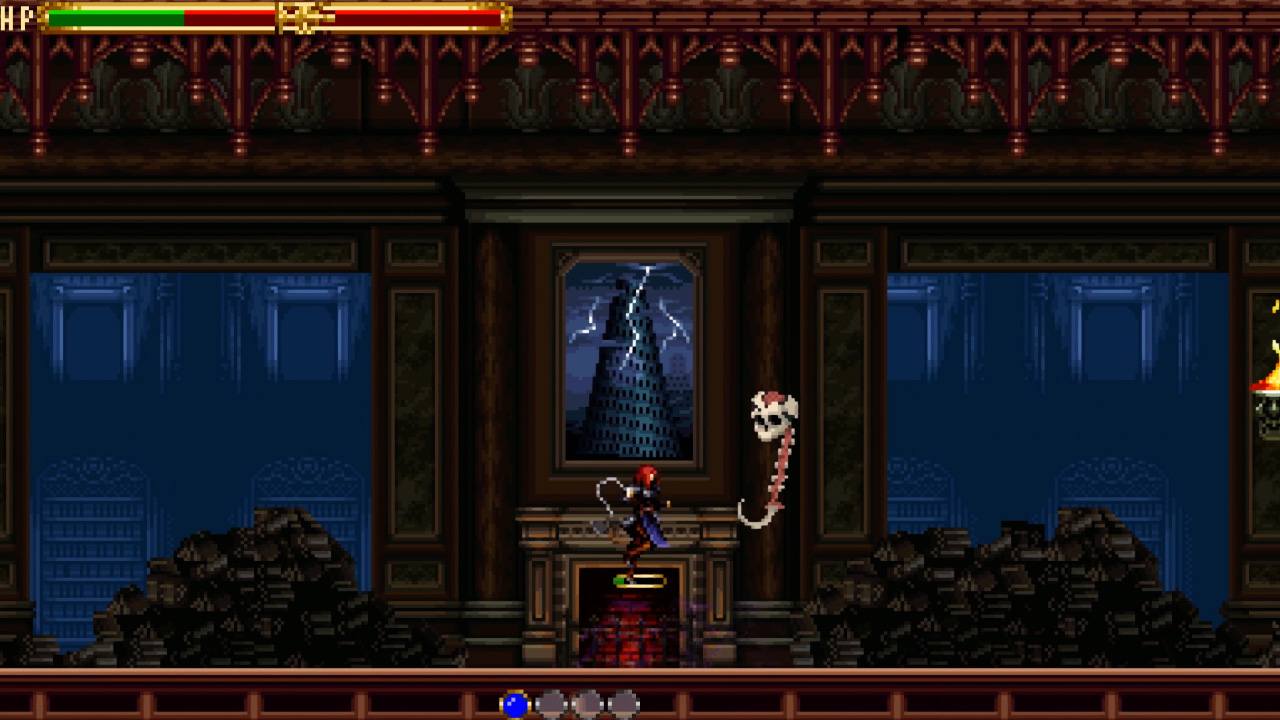Click the blue orb indicator at bottom
This screenshot has height=720, width=1280.
coord(516,704)
